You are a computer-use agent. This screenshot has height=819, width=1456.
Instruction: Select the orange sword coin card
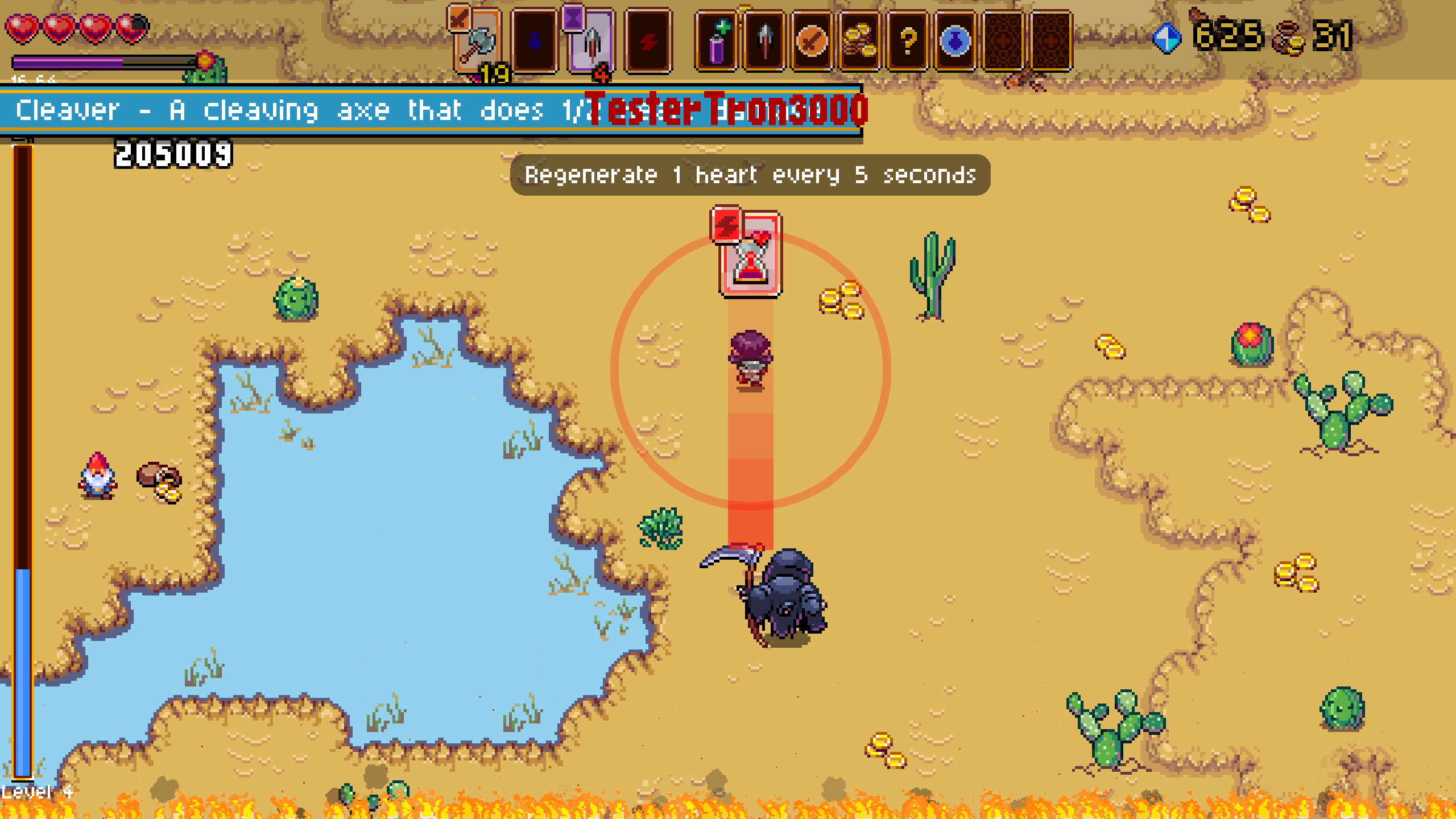812,41
